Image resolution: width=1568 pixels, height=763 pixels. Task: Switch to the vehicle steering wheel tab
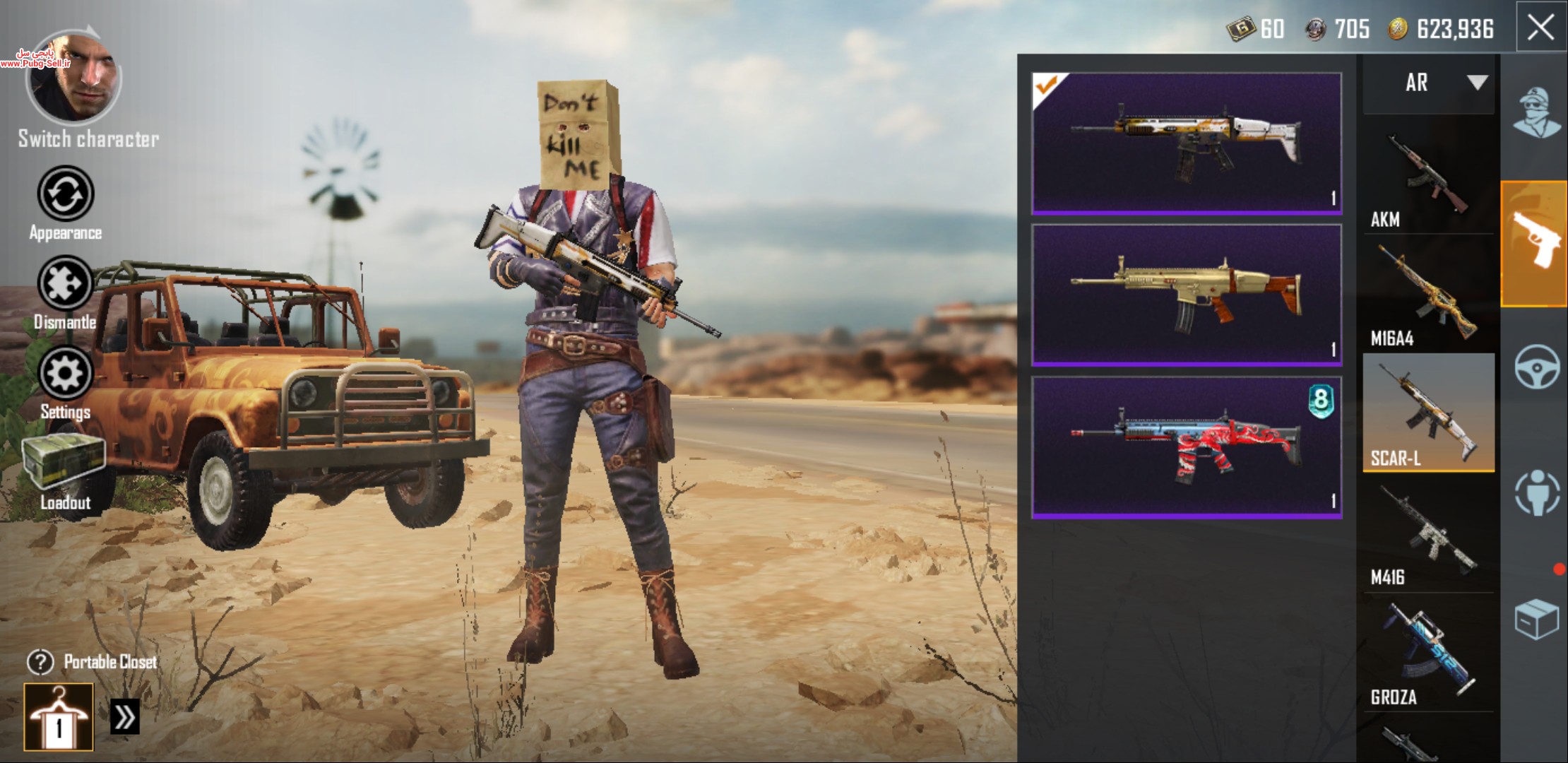[1536, 367]
